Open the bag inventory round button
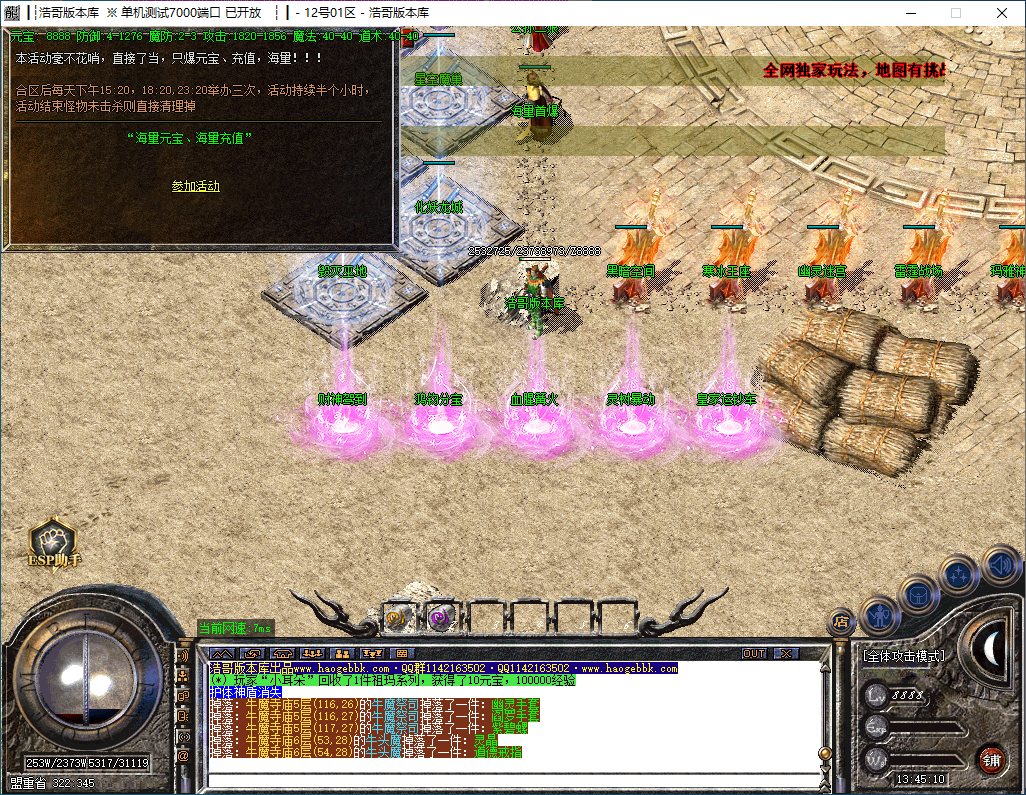Image resolution: width=1026 pixels, height=795 pixels. click(916, 593)
